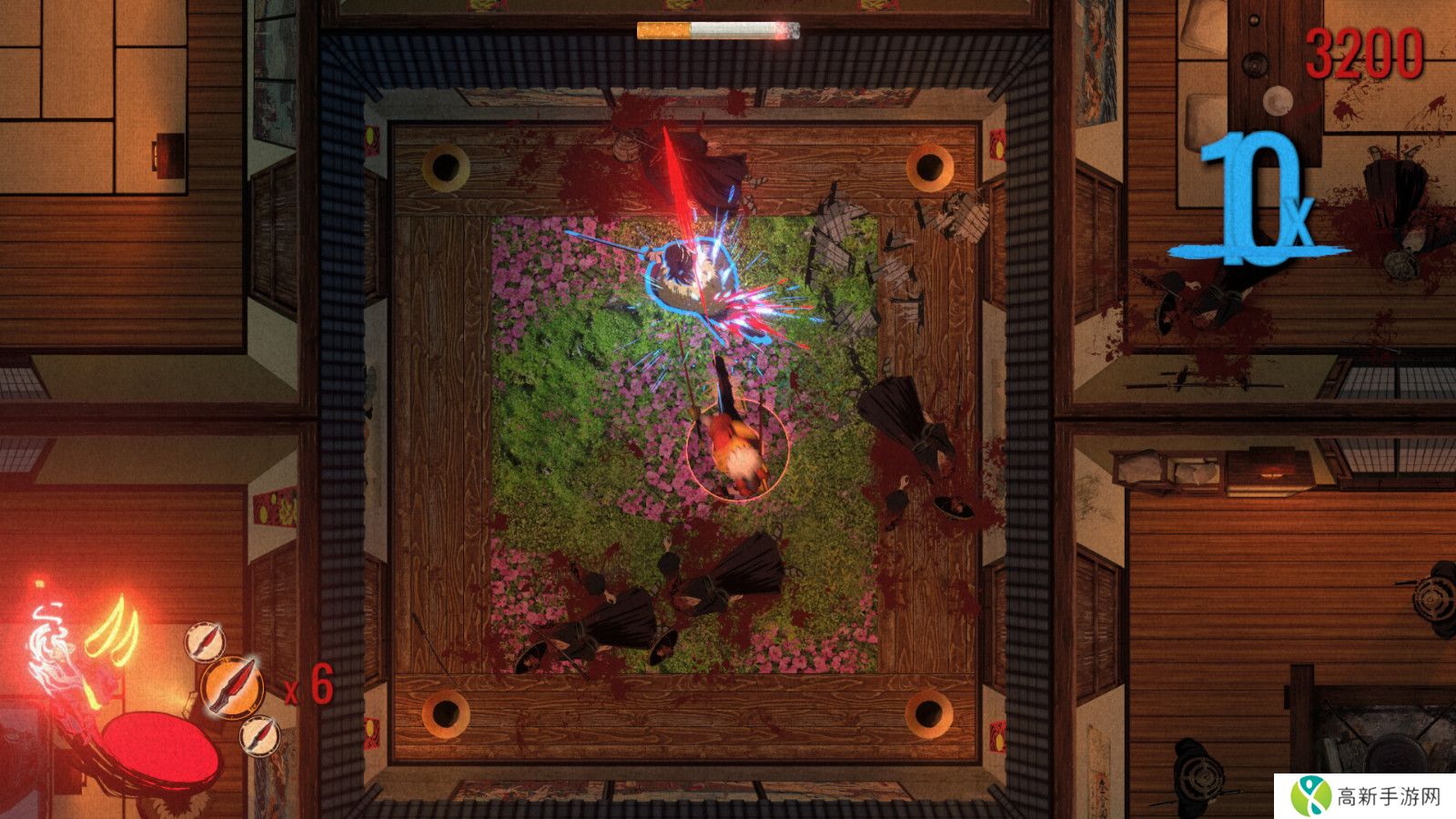Open the 高新手游网 watermark logo
1456x819 pixels.
coord(1365,797)
